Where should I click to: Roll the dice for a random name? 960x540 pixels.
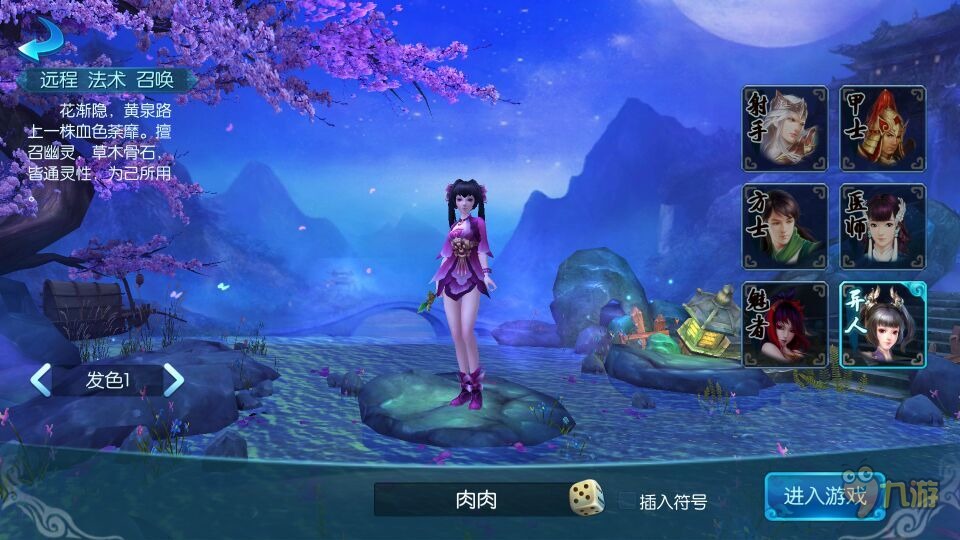[587, 498]
